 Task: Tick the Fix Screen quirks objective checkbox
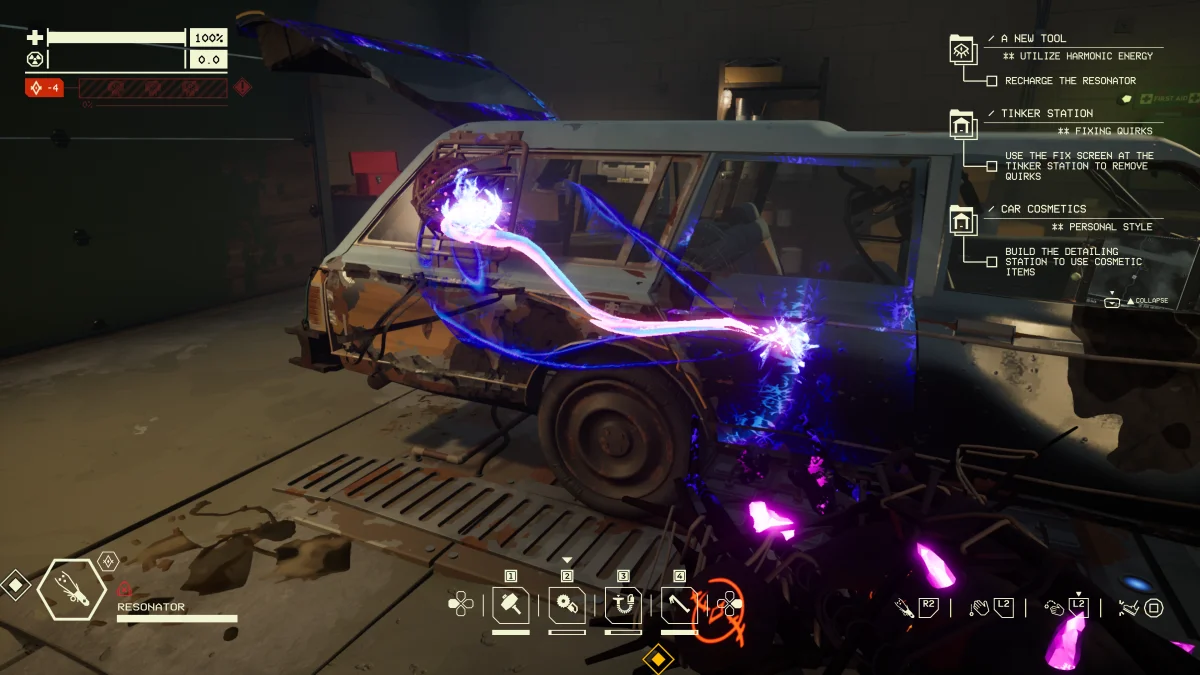[992, 166]
